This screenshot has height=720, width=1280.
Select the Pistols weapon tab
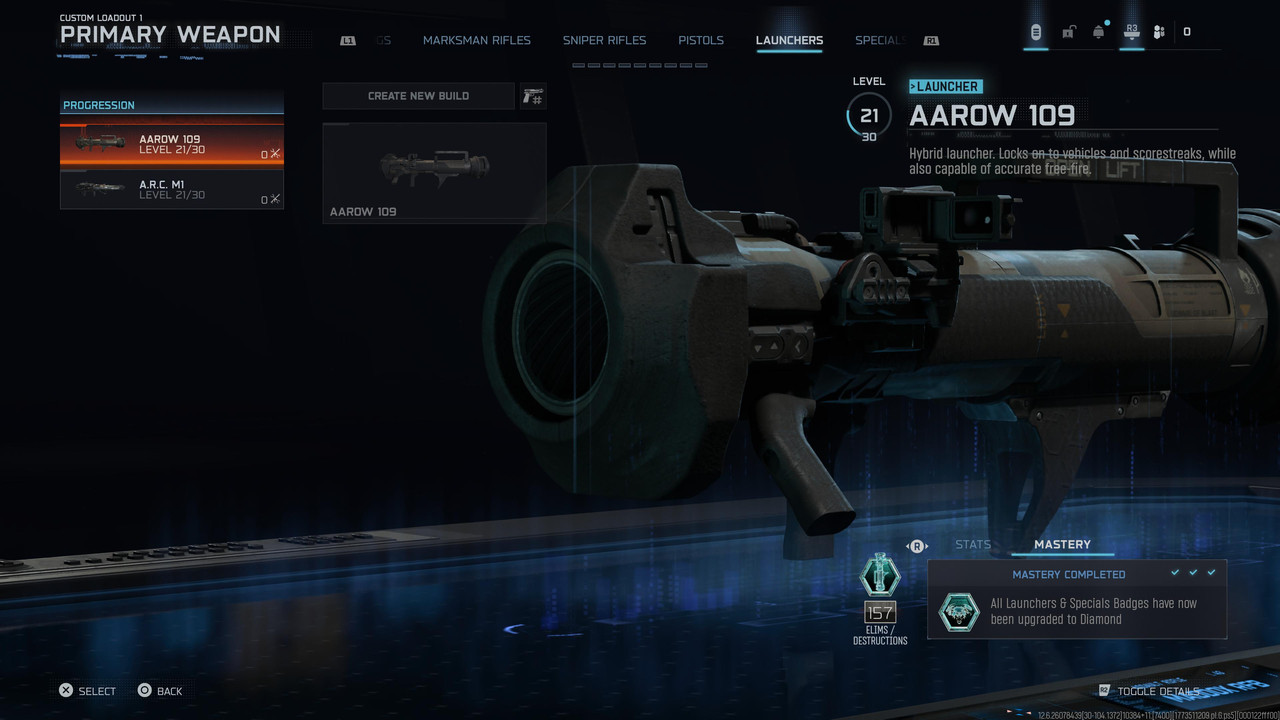pos(700,41)
